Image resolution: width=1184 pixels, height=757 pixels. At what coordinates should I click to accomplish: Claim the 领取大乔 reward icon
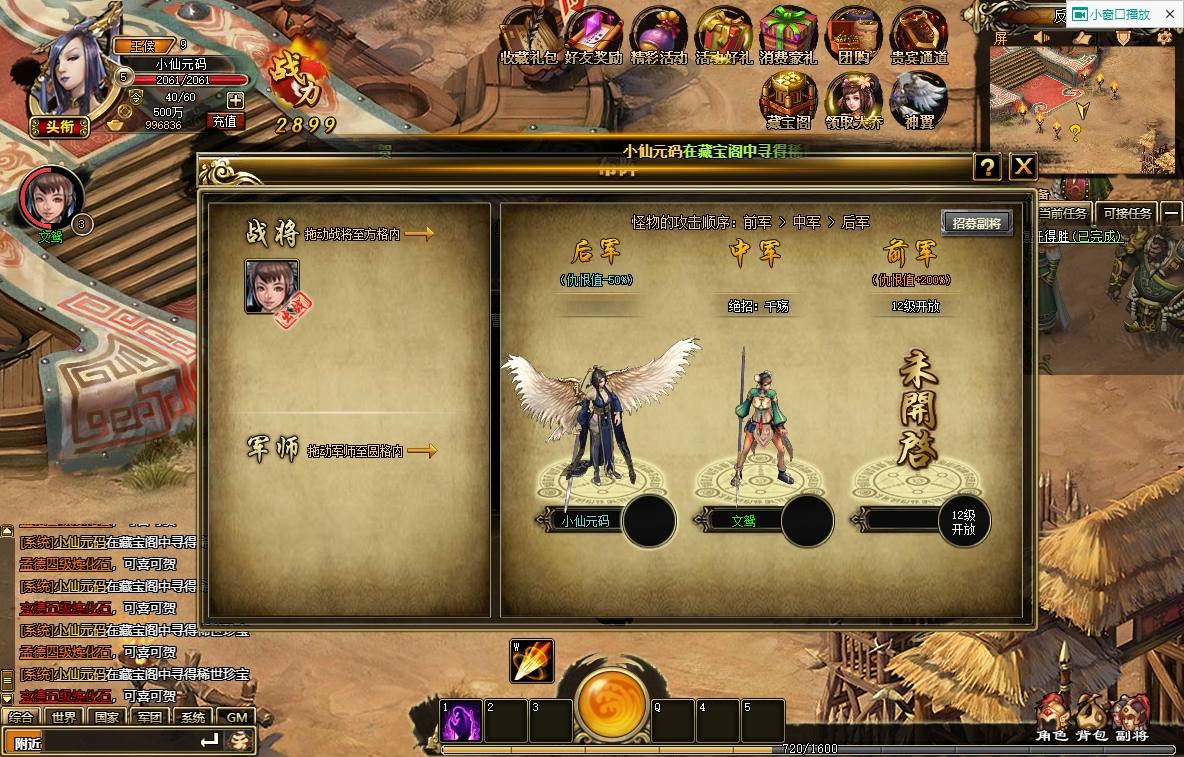click(x=853, y=100)
